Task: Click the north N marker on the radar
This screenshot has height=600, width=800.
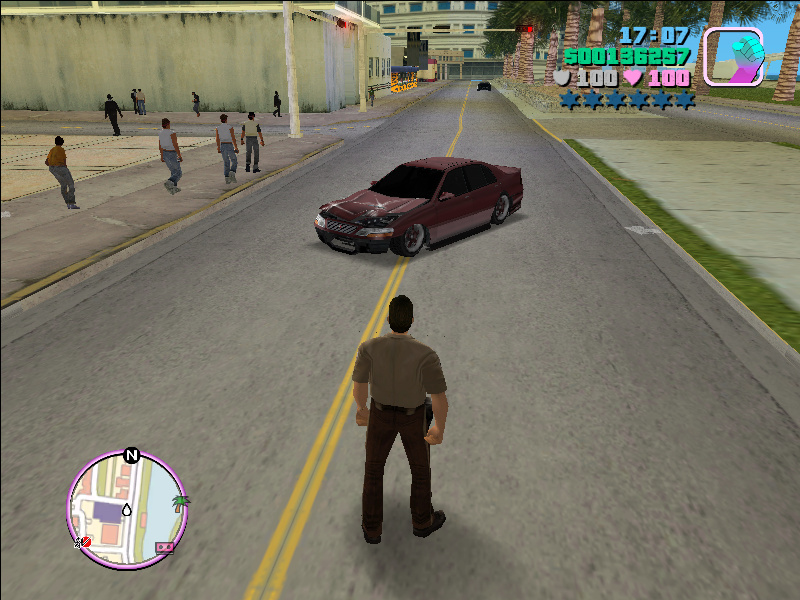Action: click(131, 456)
